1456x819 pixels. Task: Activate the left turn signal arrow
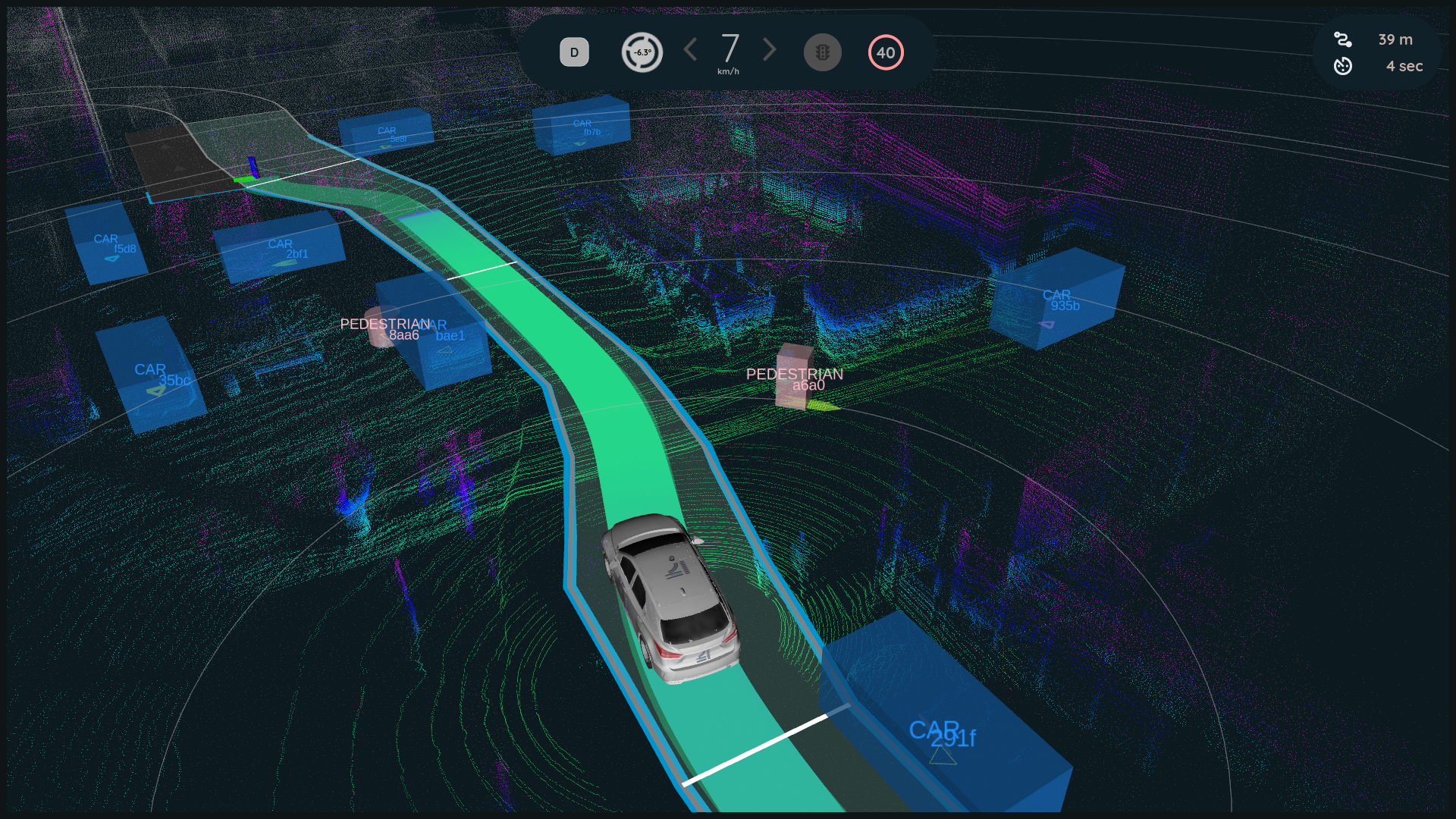point(690,50)
